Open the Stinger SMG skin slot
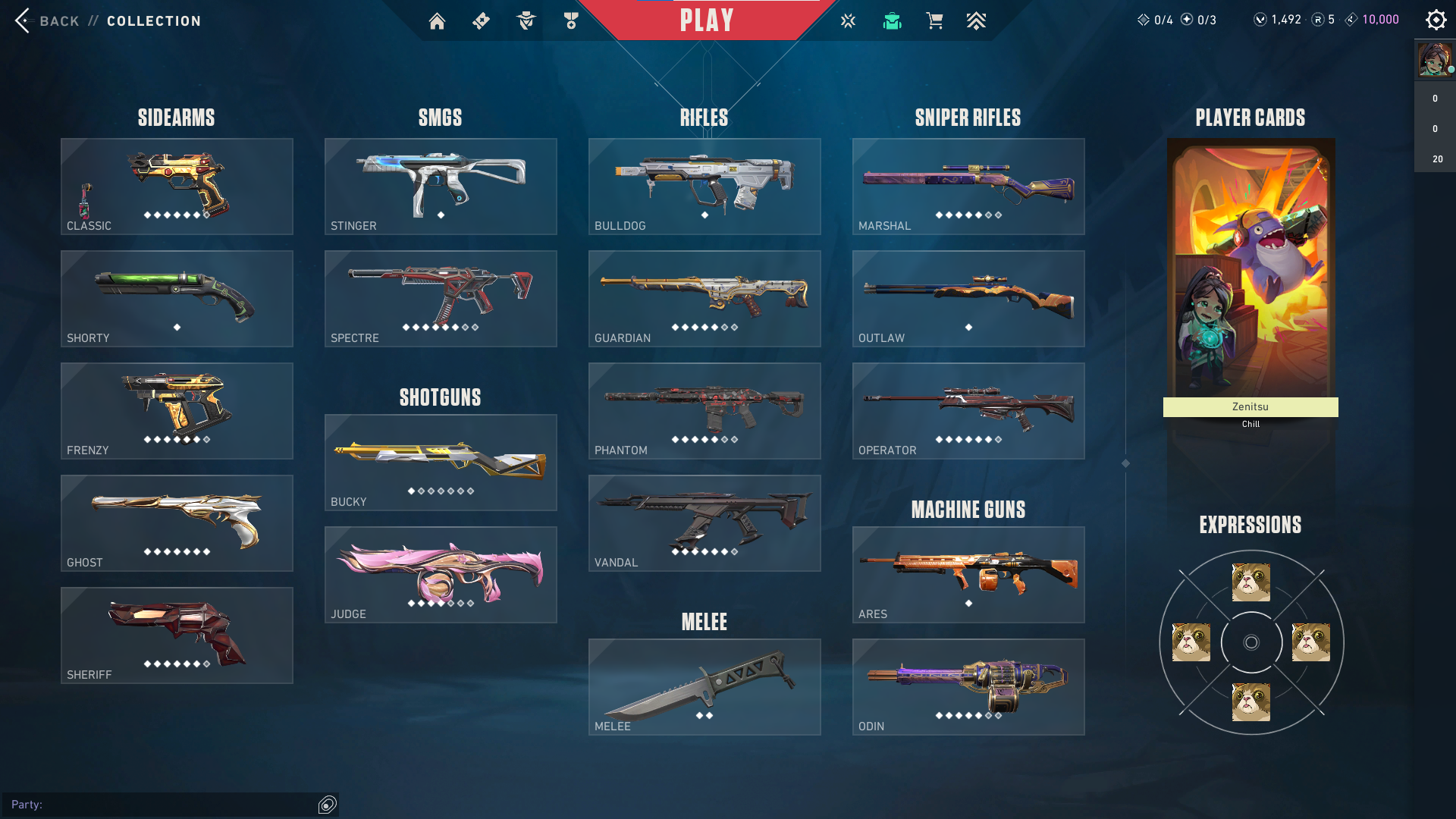Image resolution: width=1456 pixels, height=819 pixels. coord(441,187)
